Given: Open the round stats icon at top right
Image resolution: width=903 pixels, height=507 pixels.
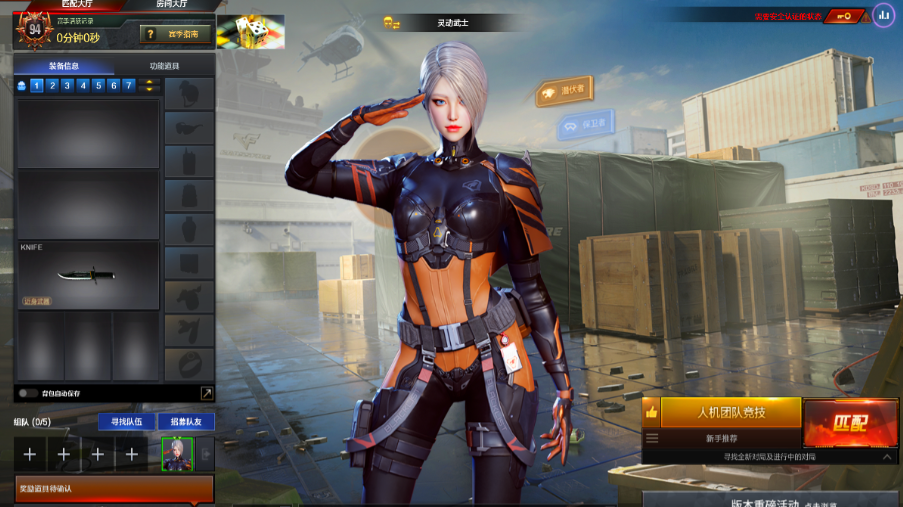Looking at the screenshot, I should 882,15.
